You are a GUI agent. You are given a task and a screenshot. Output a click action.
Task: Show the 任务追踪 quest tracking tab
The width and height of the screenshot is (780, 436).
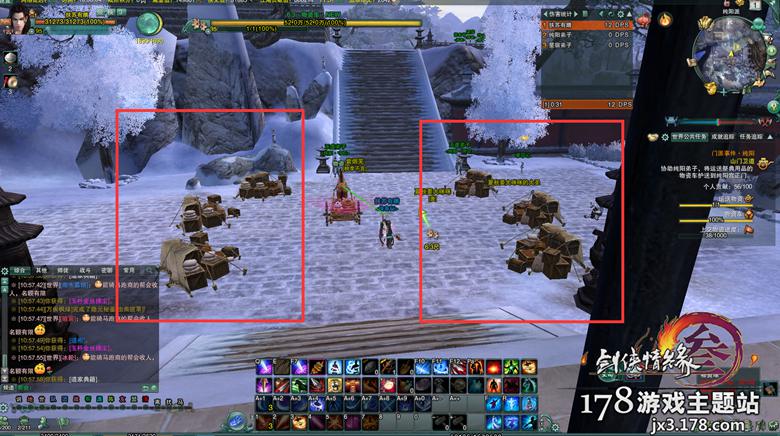[x=757, y=135]
